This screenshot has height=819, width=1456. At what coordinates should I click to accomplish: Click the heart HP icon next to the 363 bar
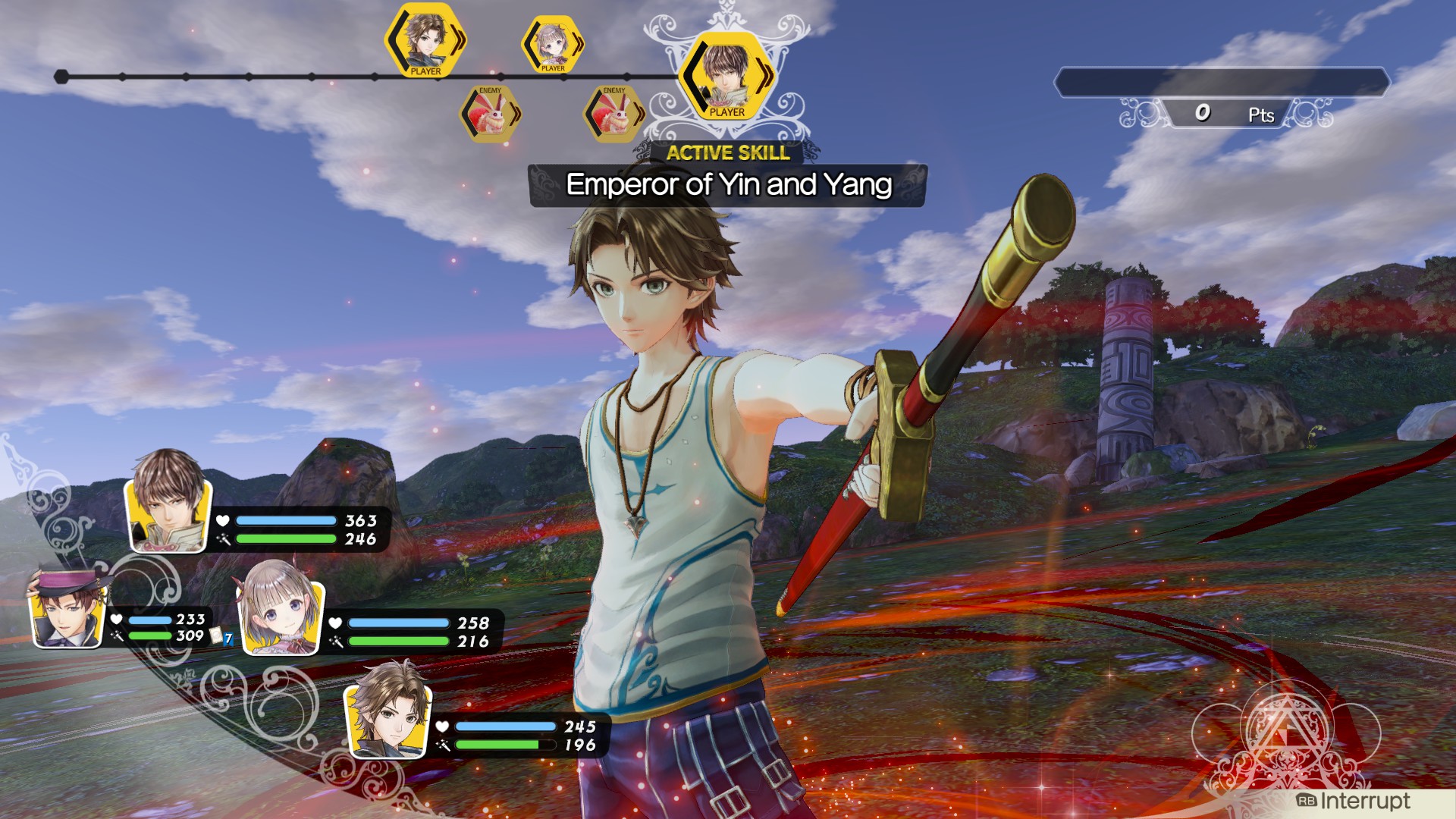coord(221,522)
